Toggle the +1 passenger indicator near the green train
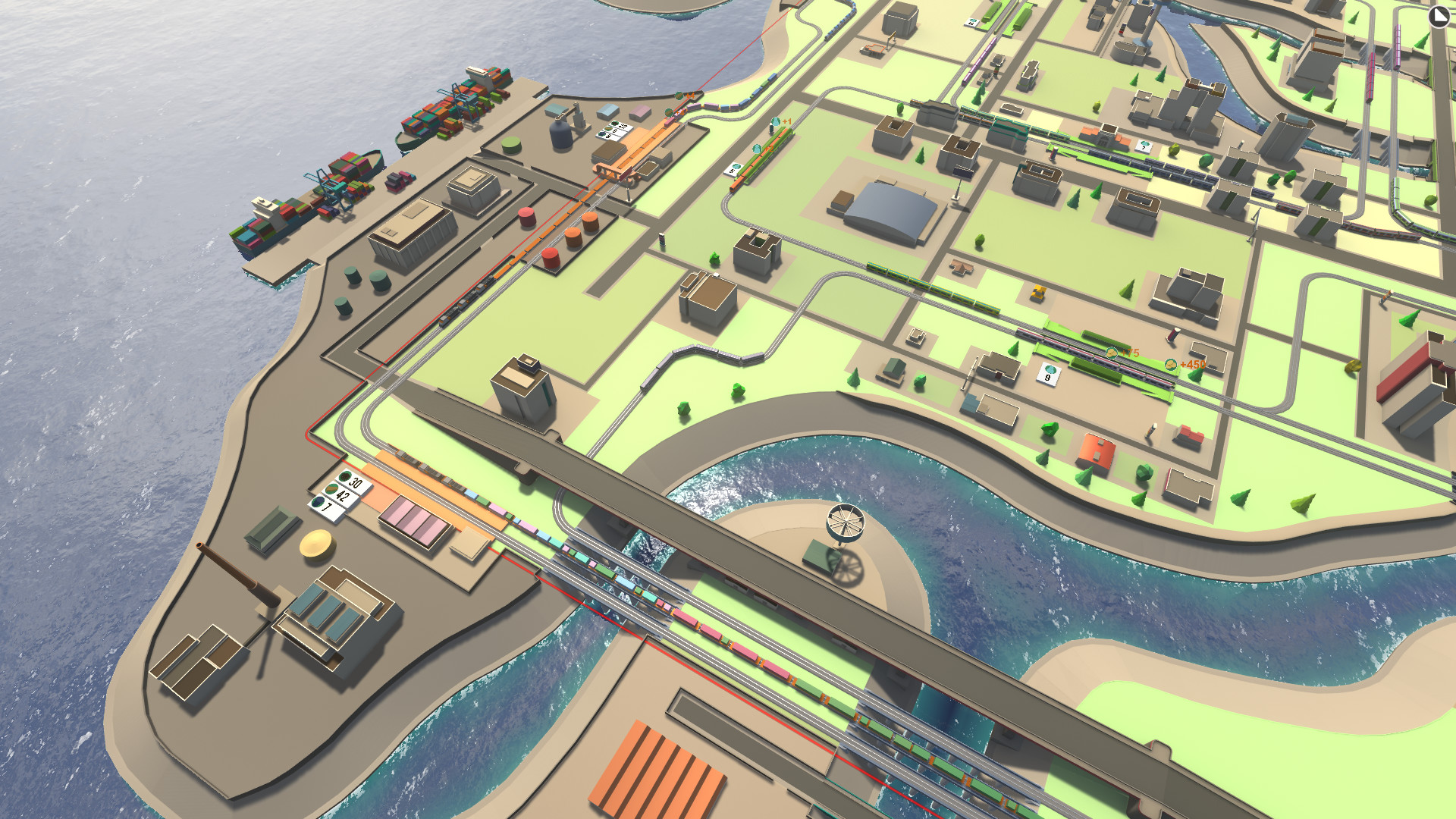1456x819 pixels. pos(776,122)
